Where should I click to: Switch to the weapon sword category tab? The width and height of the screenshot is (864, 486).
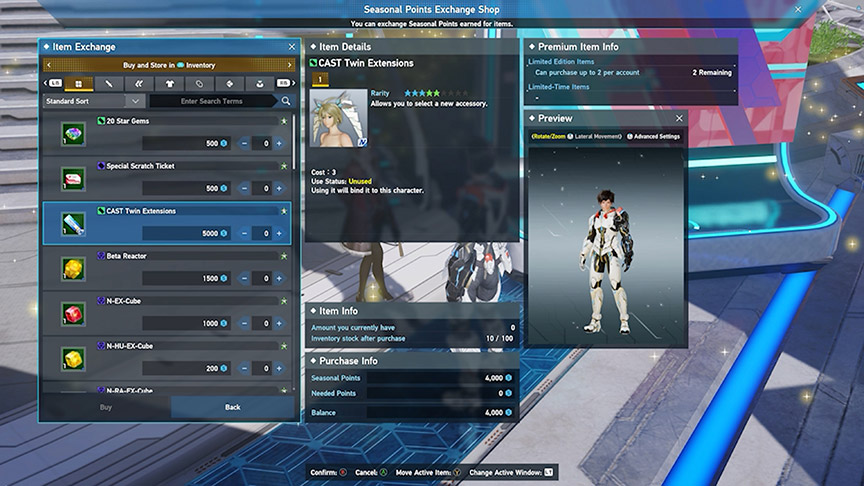point(109,83)
